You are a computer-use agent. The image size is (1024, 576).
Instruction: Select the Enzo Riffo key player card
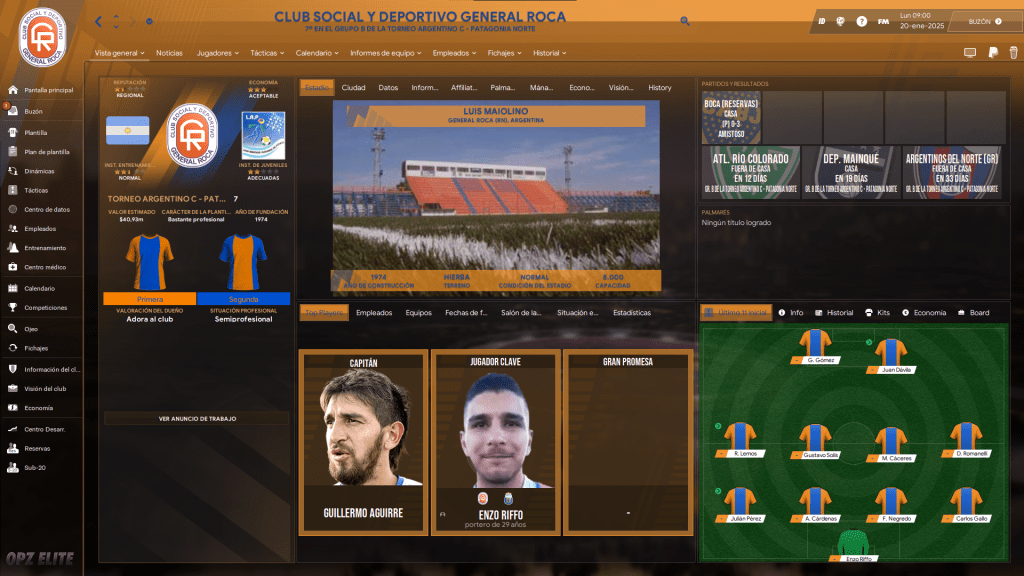point(495,442)
